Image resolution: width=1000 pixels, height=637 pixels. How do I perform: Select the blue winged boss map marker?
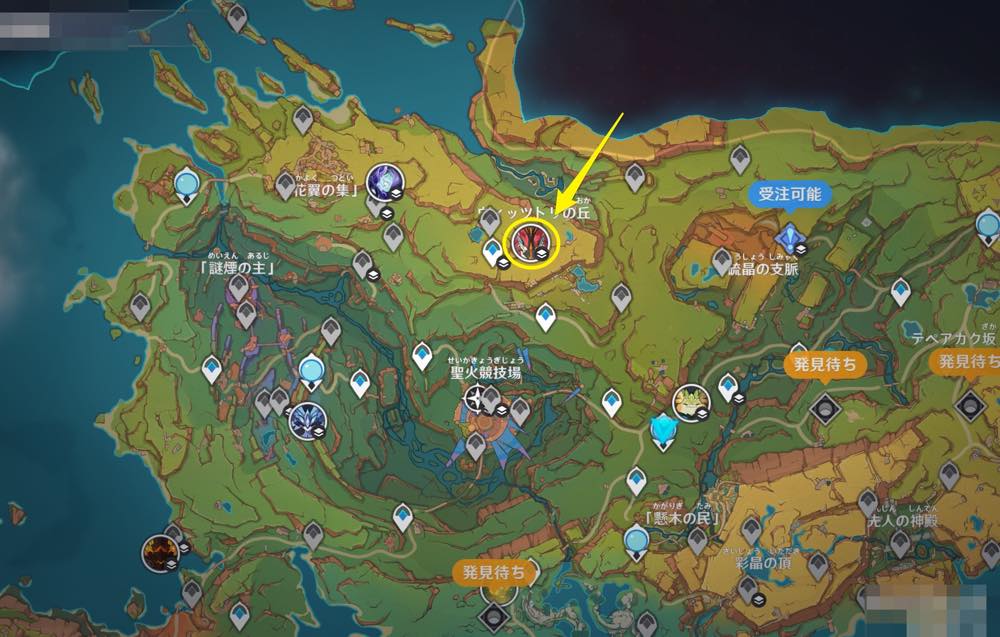[x=305, y=419]
